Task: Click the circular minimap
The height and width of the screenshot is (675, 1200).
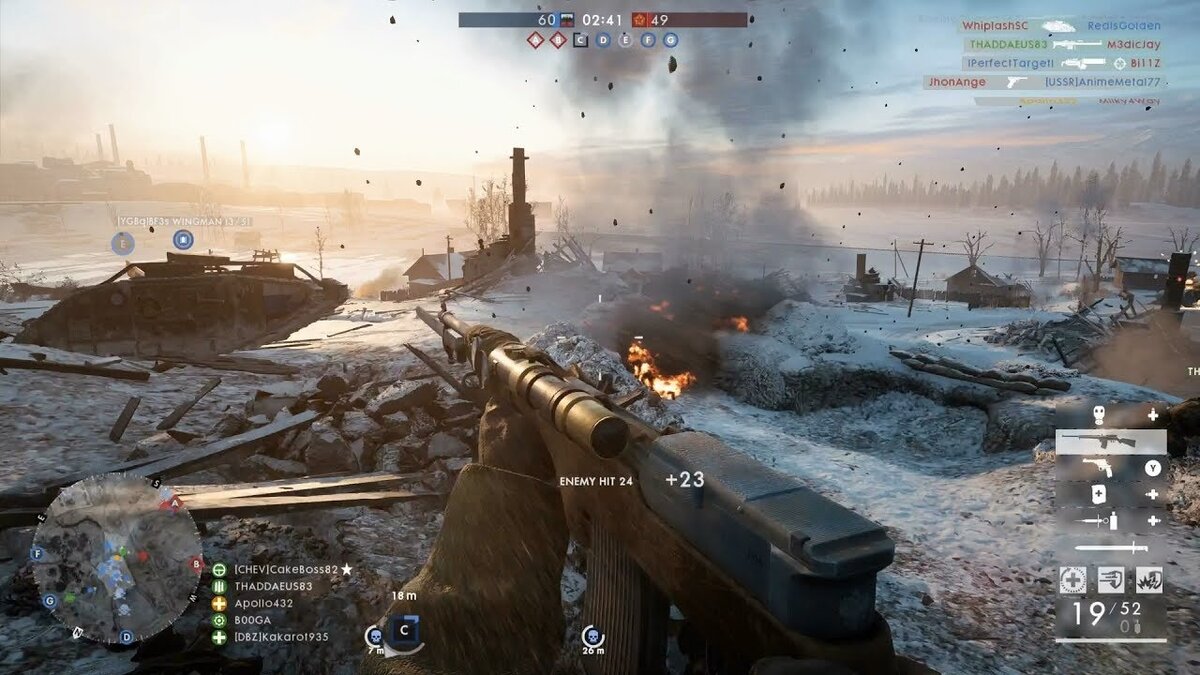Action: [117, 558]
